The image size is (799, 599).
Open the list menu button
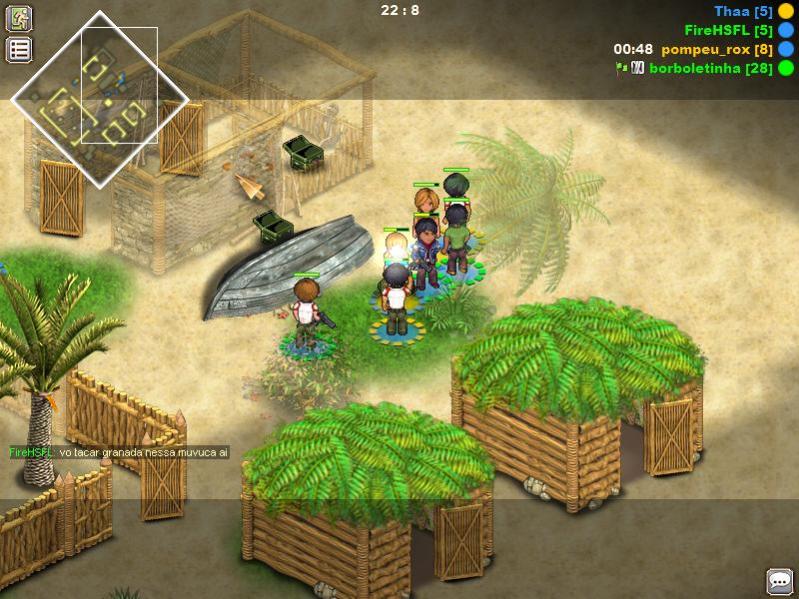[20, 49]
